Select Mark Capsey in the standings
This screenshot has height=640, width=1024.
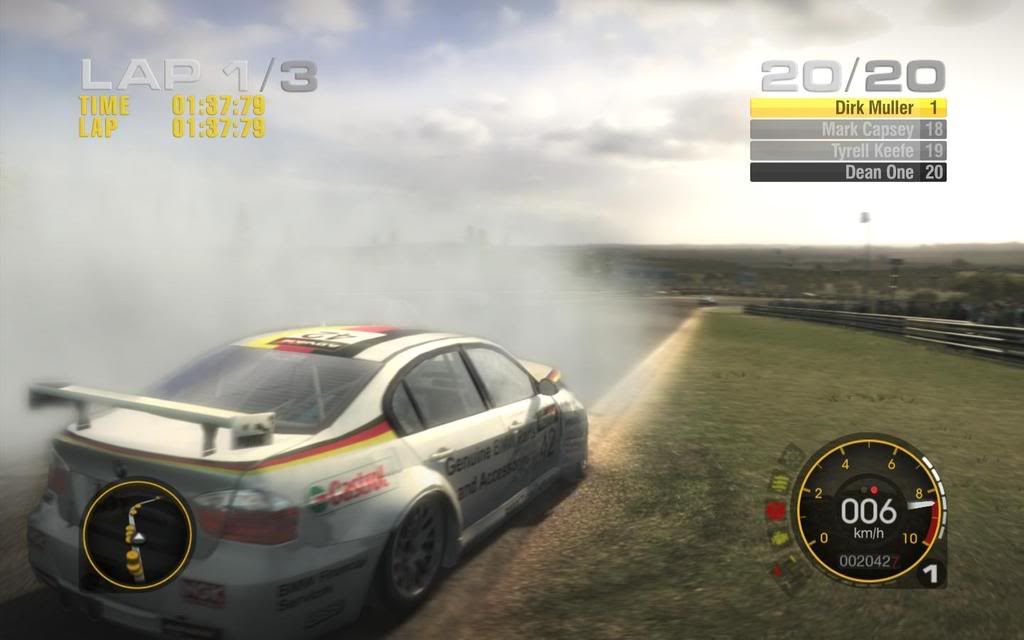(x=848, y=129)
